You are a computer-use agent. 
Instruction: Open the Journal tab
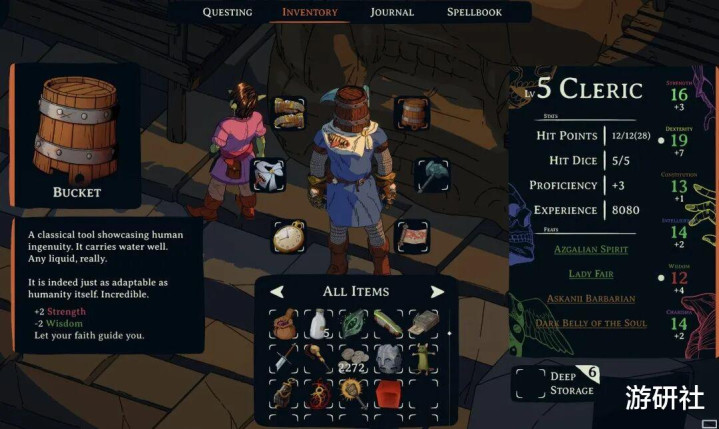tap(392, 12)
